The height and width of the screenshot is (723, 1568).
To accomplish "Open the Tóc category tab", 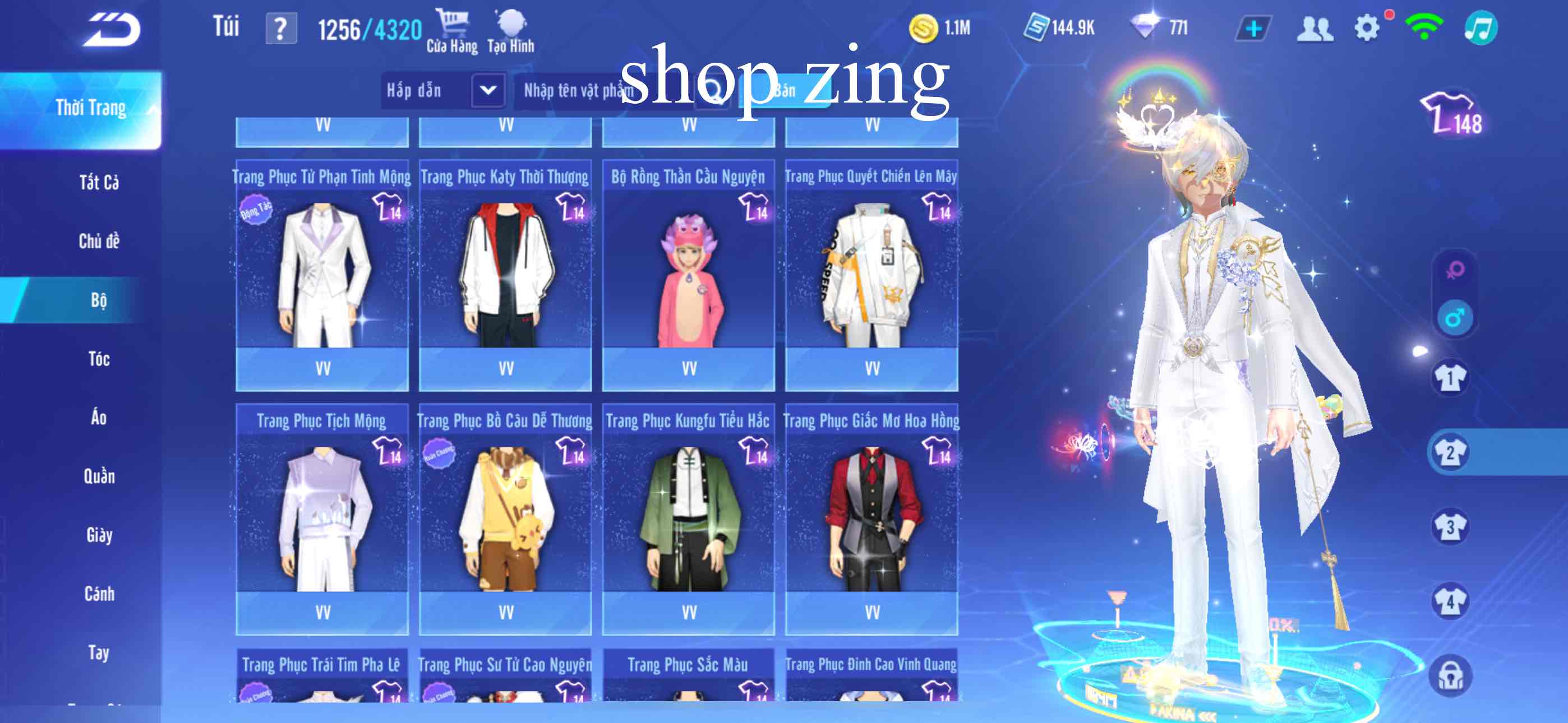I will point(98,359).
